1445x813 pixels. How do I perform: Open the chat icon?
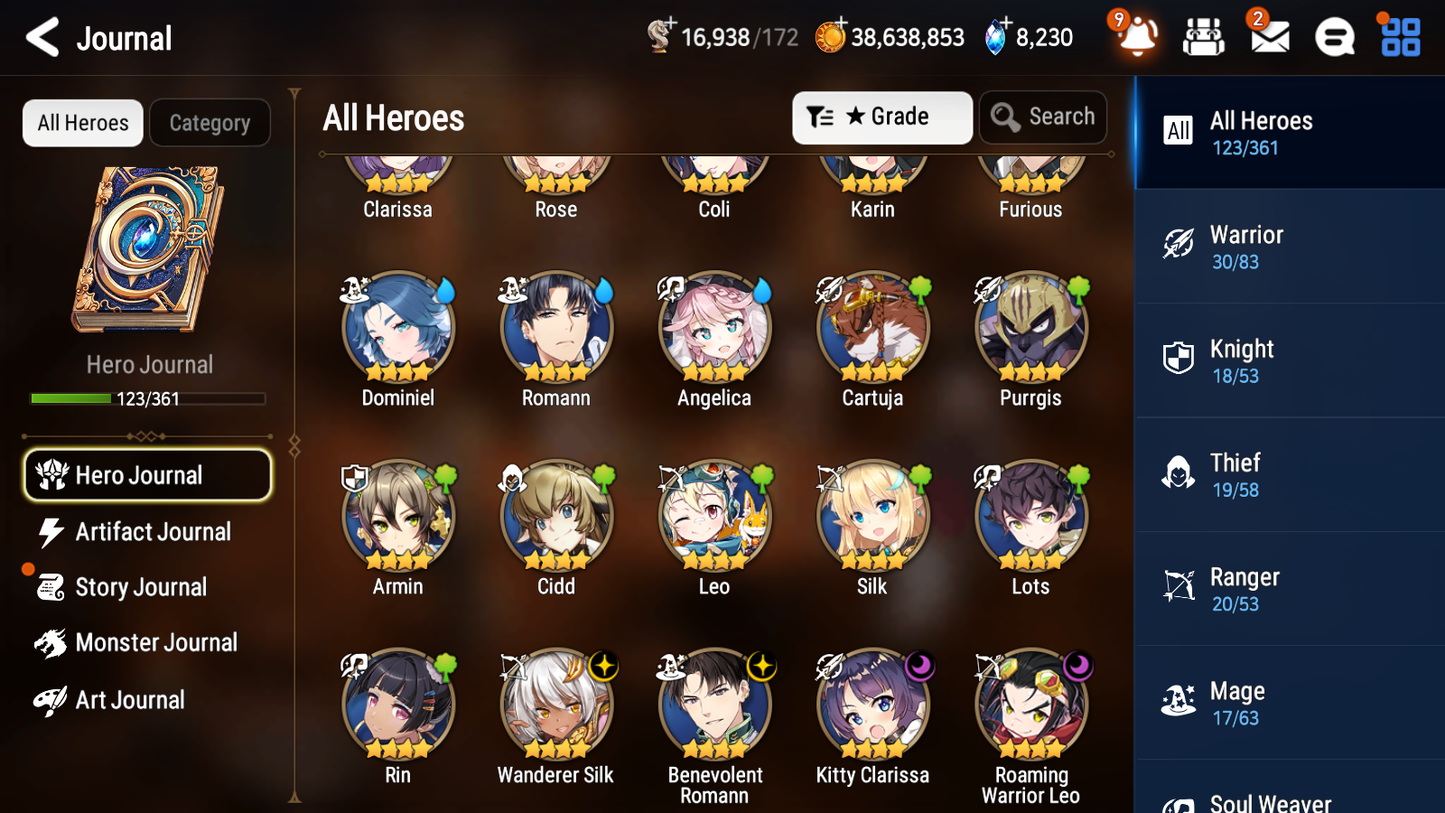coord(1334,37)
